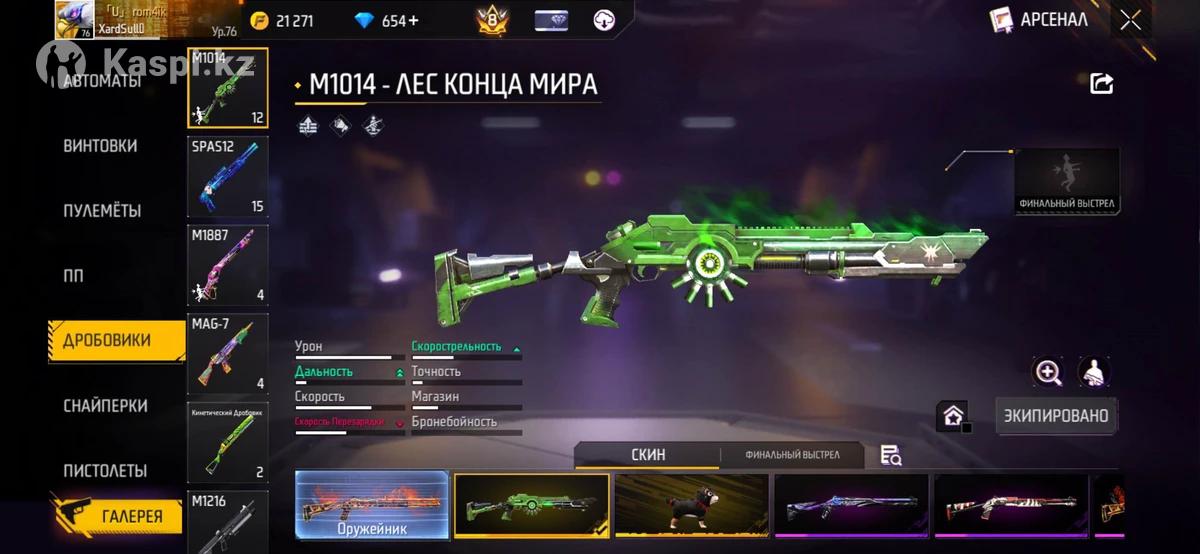Add diamonds with the plus button
This screenshot has width=1200, height=554.
[x=414, y=20]
